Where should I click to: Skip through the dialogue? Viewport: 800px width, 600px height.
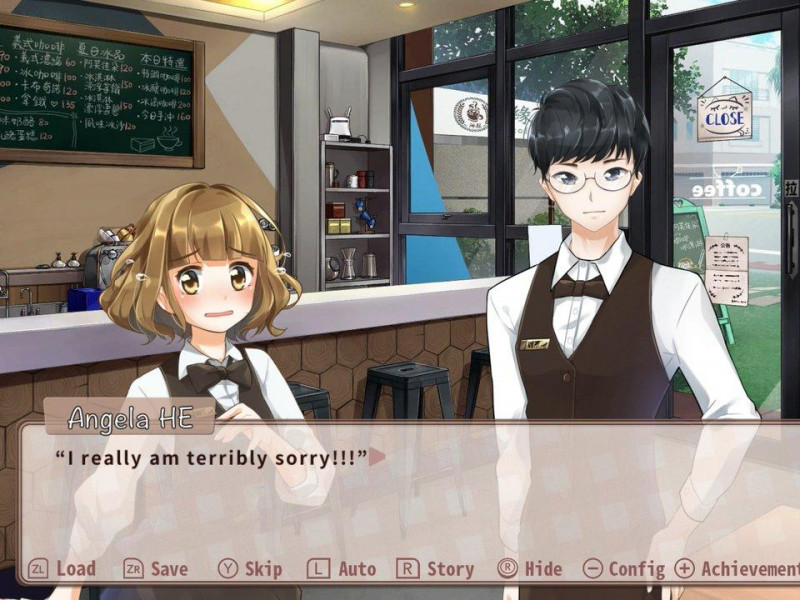[251, 569]
